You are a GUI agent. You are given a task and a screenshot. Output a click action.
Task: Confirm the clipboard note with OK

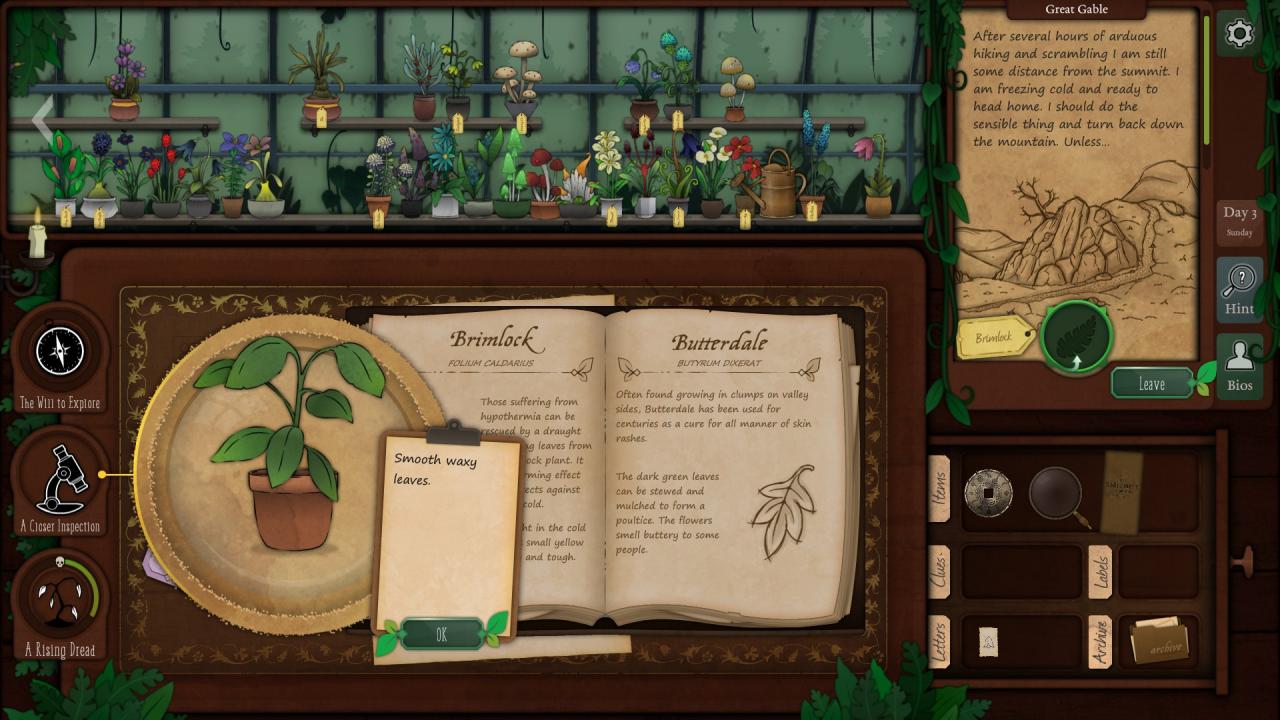coord(441,635)
